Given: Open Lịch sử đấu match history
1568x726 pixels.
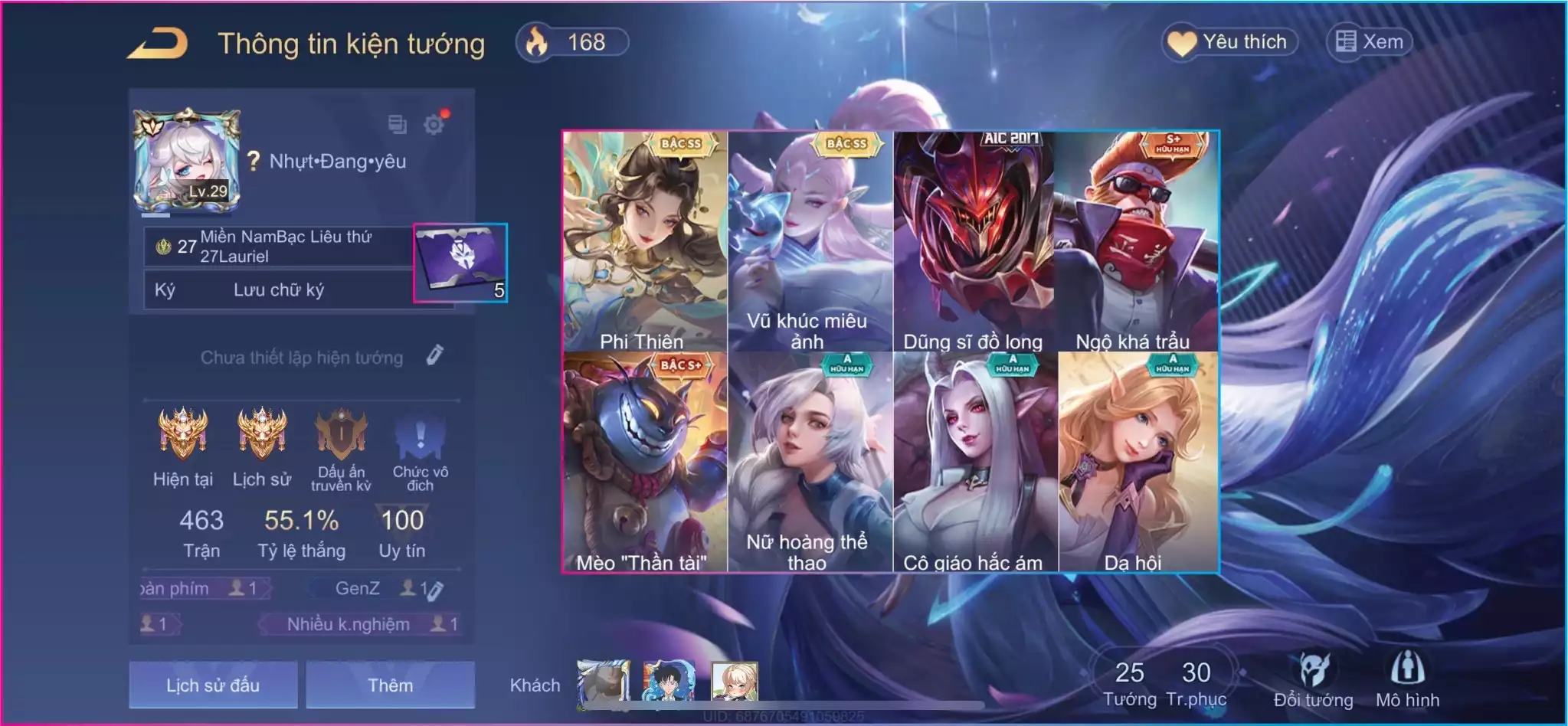Looking at the screenshot, I should 213,685.
